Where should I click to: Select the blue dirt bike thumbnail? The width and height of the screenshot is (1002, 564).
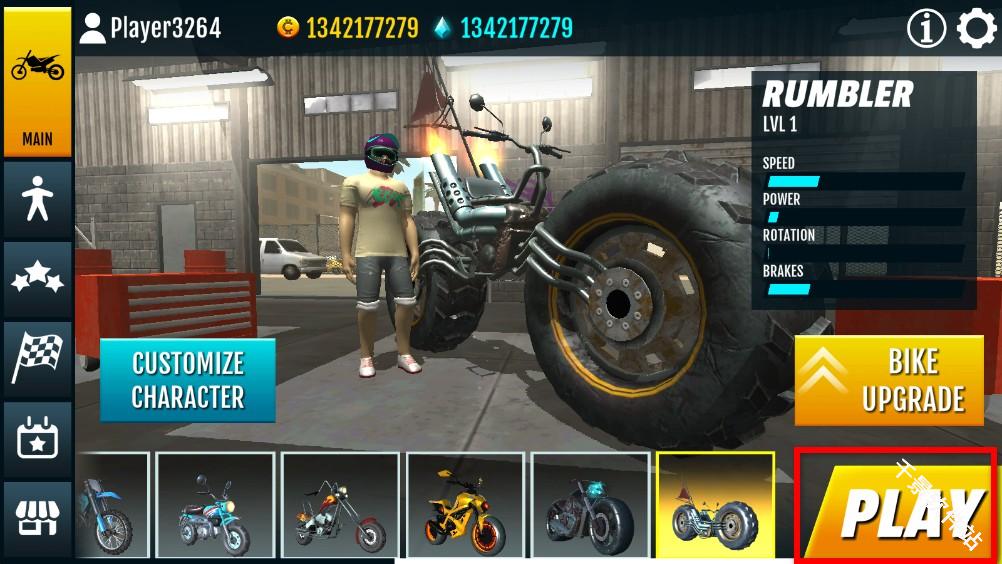(111, 505)
